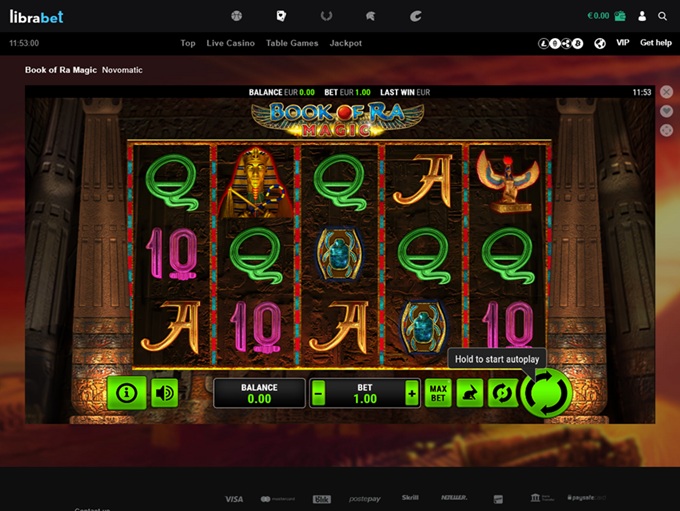680x511 pixels.
Task: Visit the VIP page
Action: coord(623,44)
